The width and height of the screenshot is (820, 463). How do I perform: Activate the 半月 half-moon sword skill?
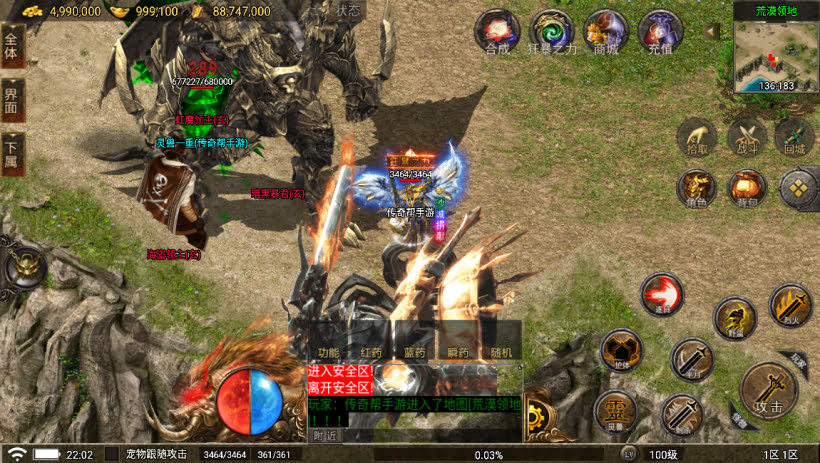[x=691, y=359]
